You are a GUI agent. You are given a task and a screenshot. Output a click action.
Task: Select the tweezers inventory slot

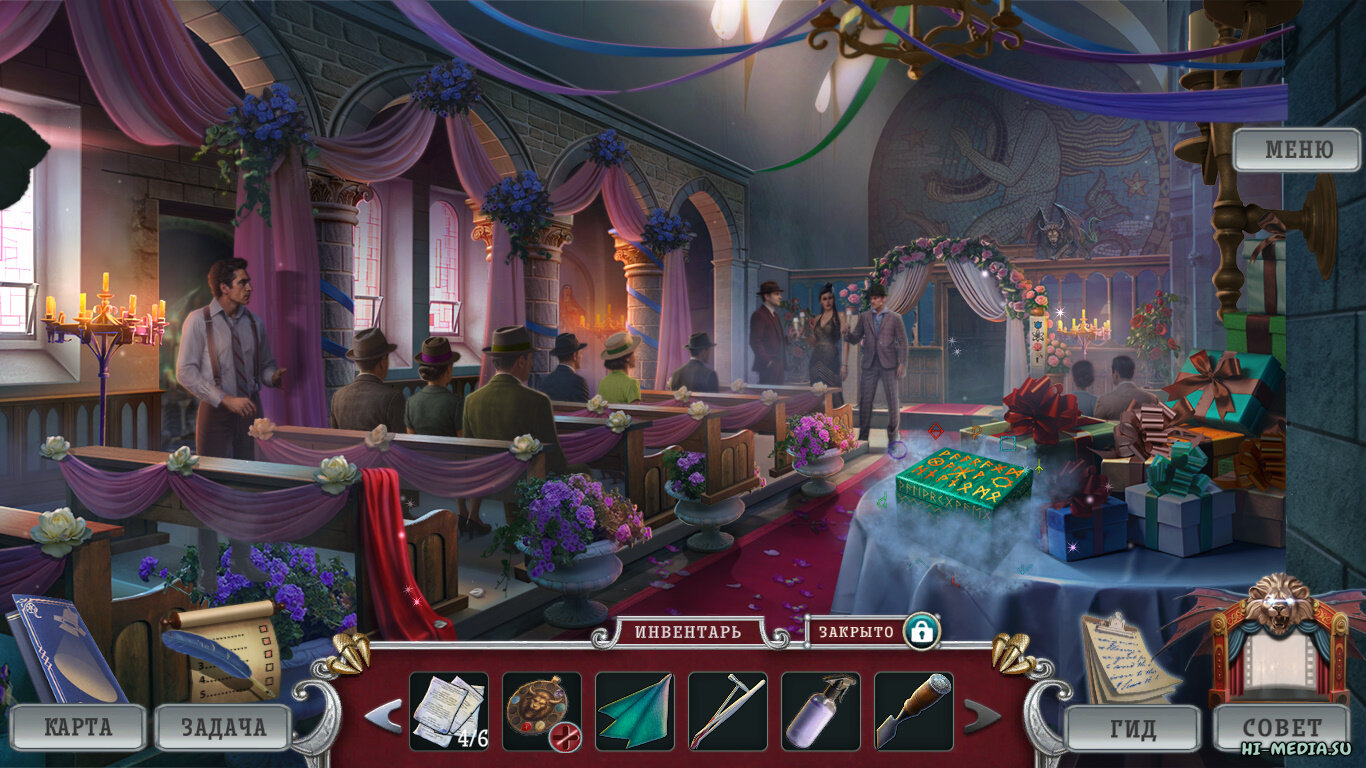[728, 711]
